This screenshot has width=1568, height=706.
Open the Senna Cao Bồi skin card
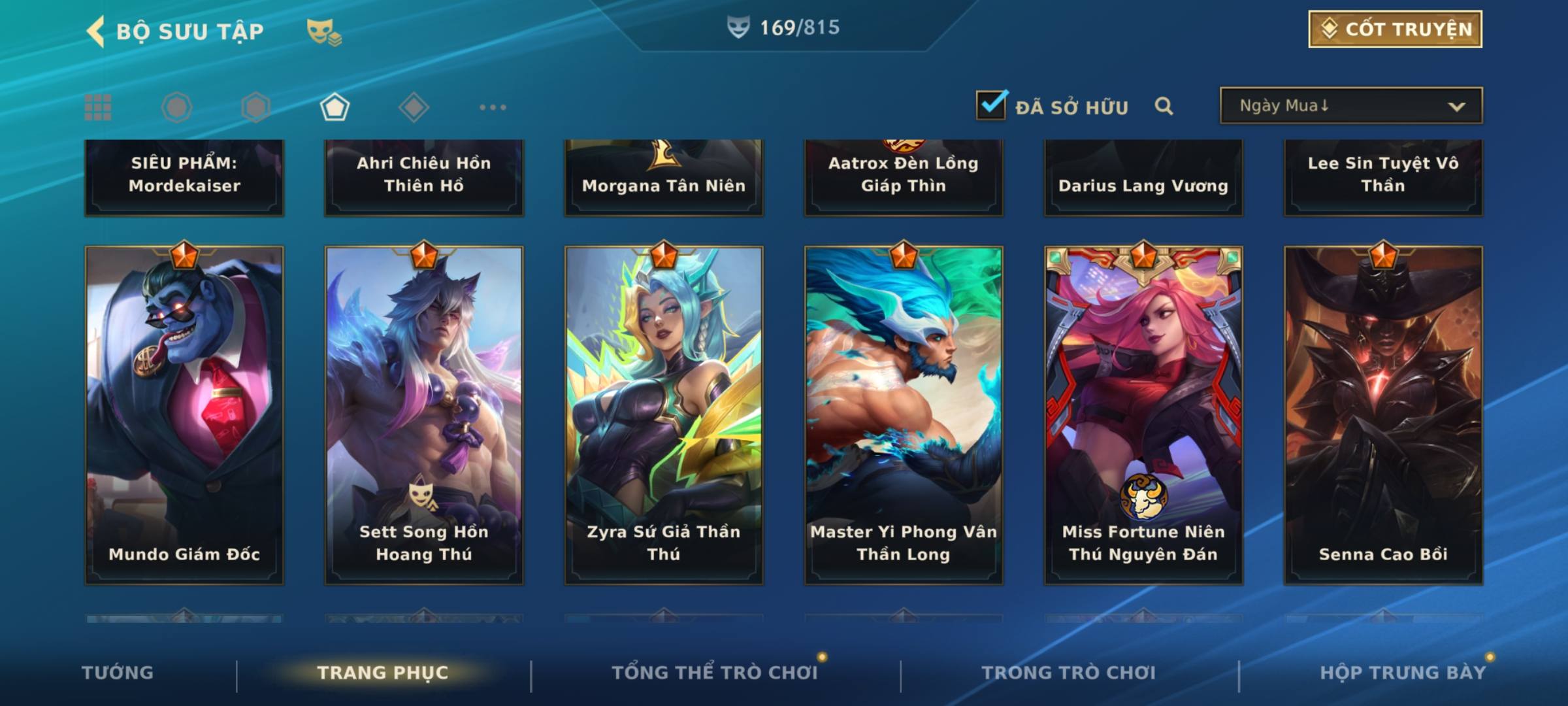point(1383,414)
